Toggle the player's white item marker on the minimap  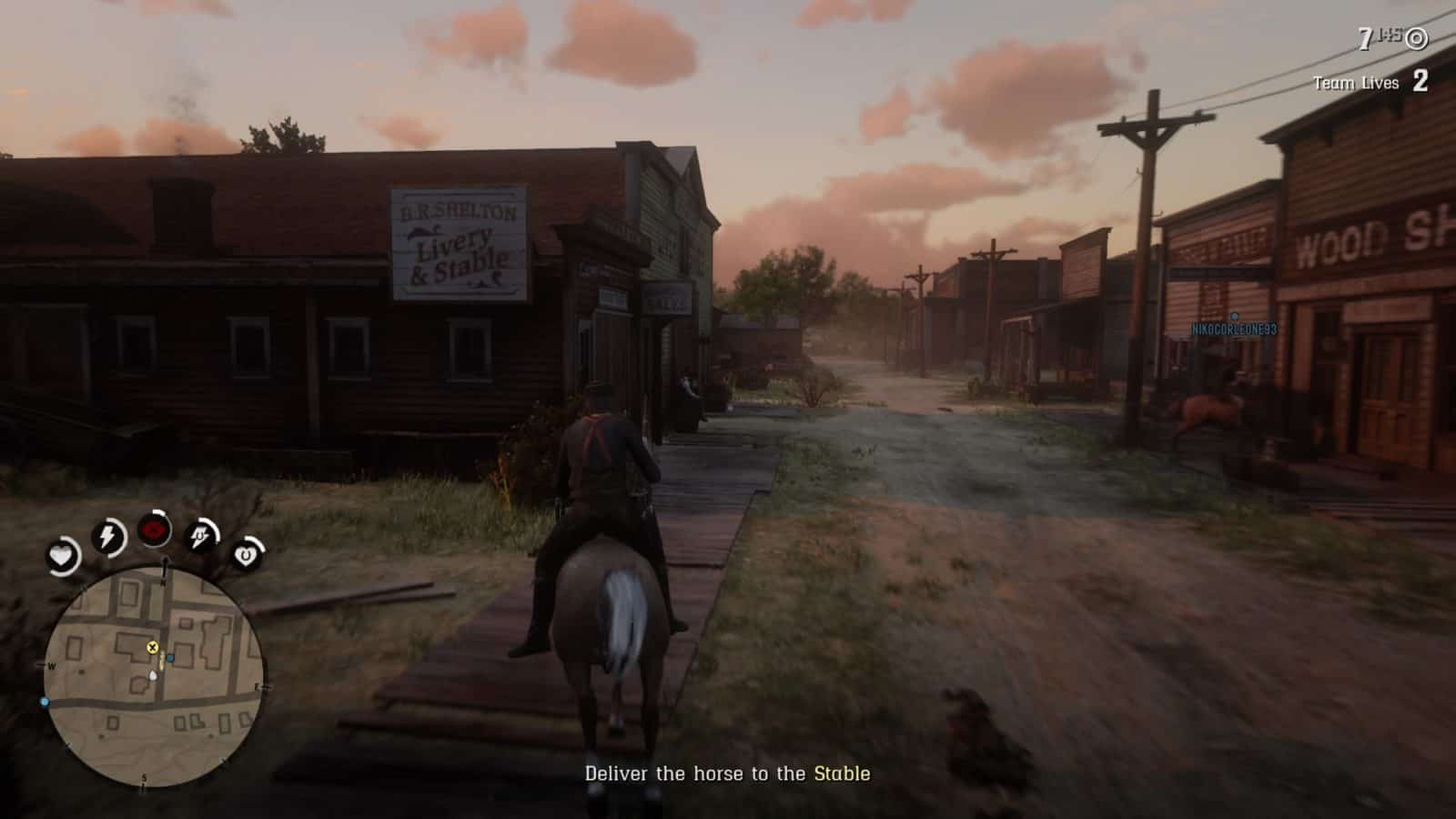click(x=152, y=677)
